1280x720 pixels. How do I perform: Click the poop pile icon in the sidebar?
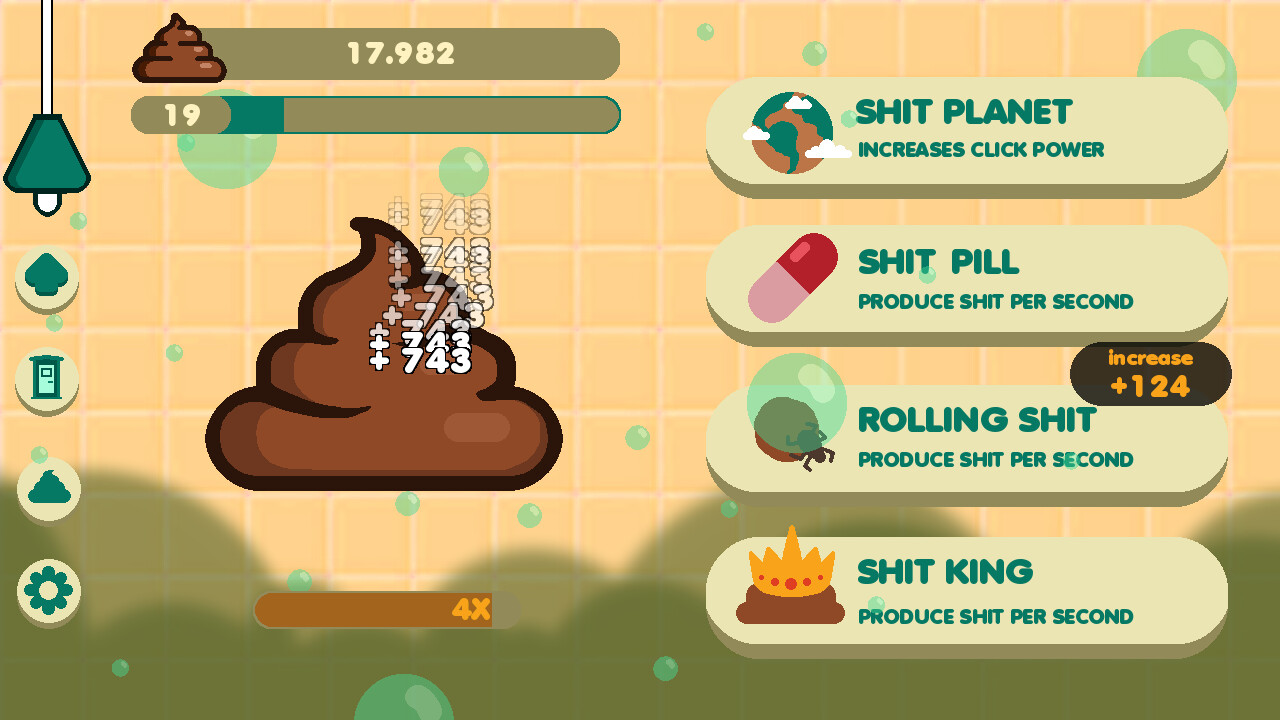coord(47,490)
